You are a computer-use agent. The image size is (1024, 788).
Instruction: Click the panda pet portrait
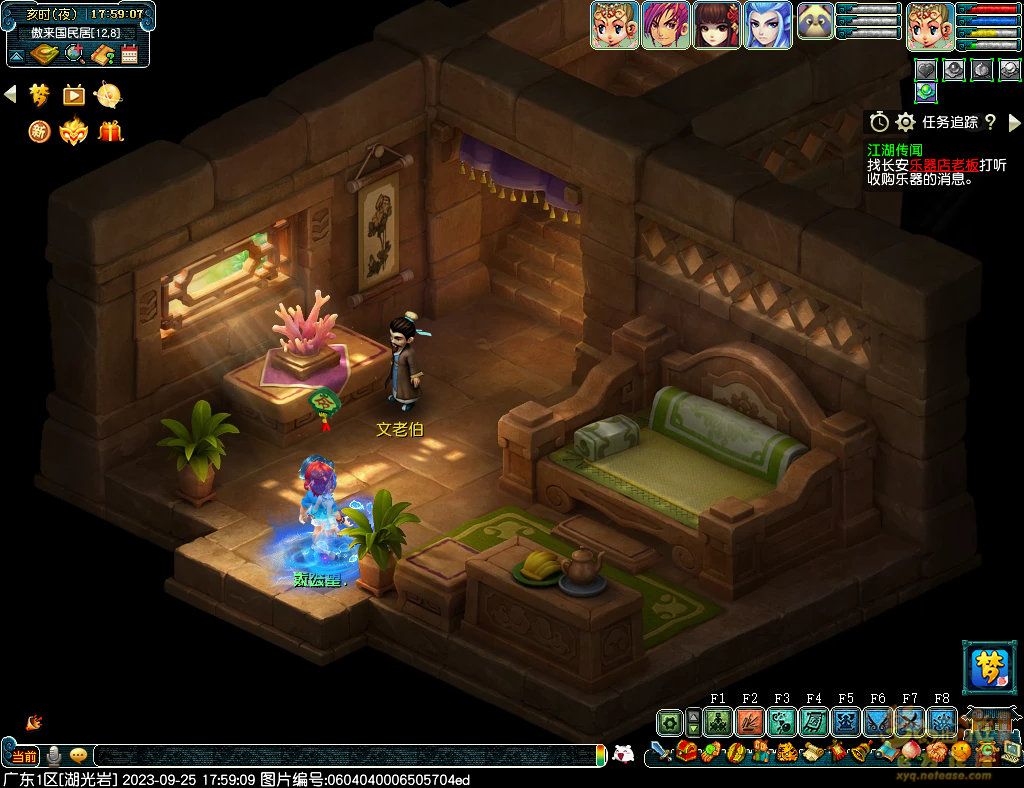coord(816,23)
